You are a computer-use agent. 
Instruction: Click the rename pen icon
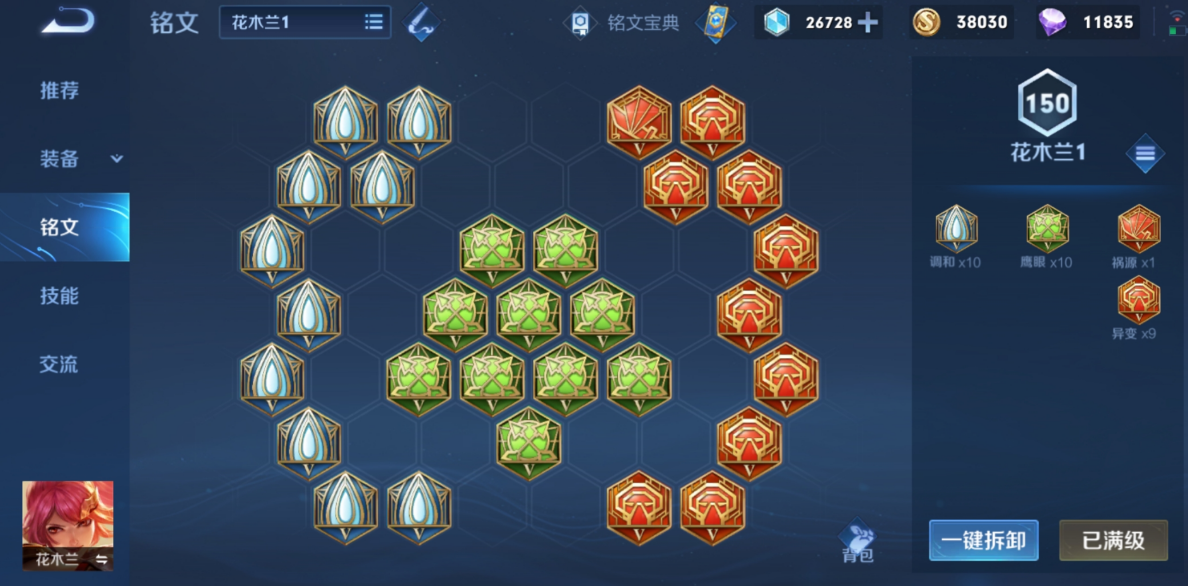[x=424, y=22]
